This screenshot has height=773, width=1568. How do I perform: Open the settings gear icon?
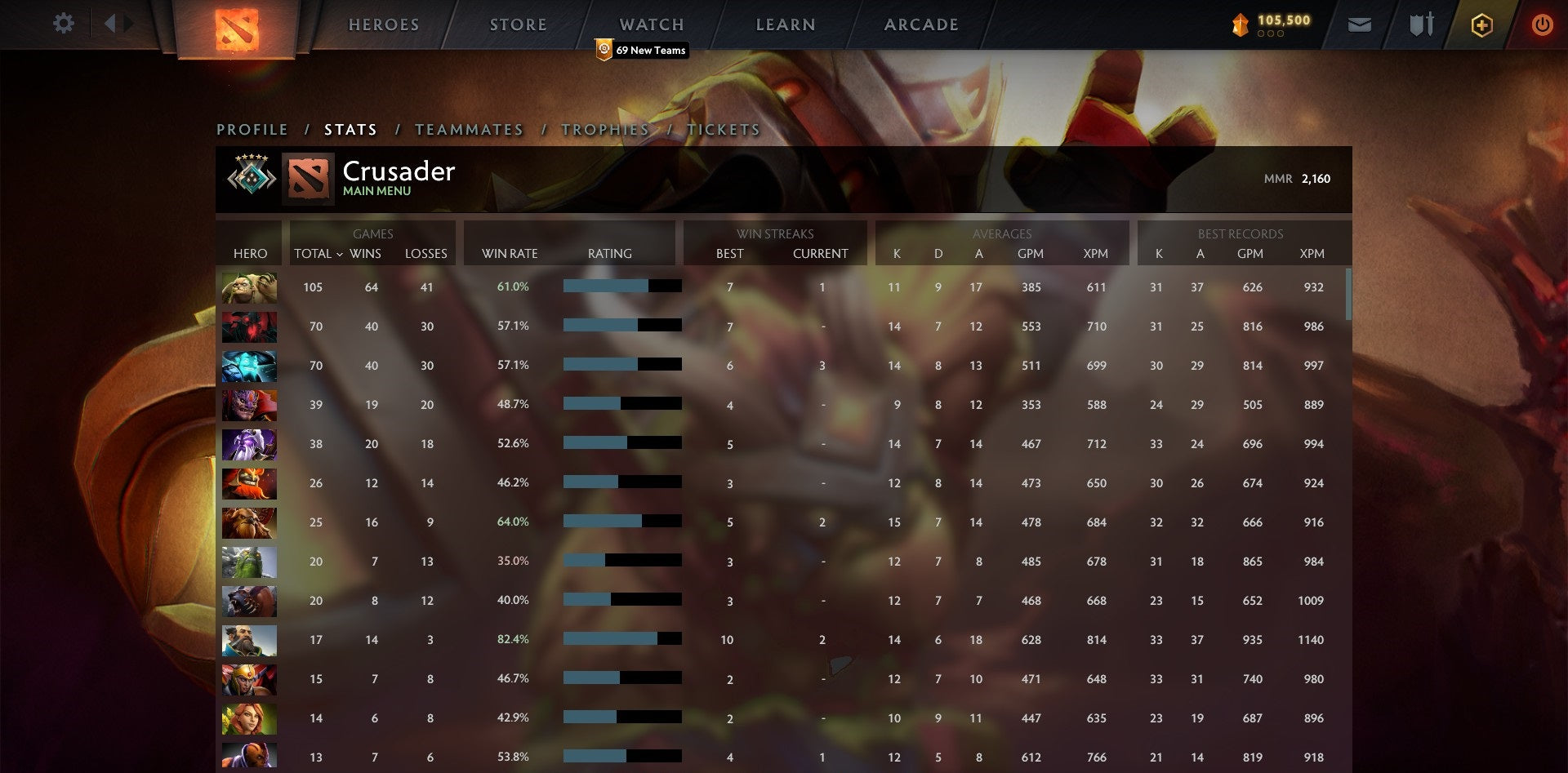tap(64, 24)
